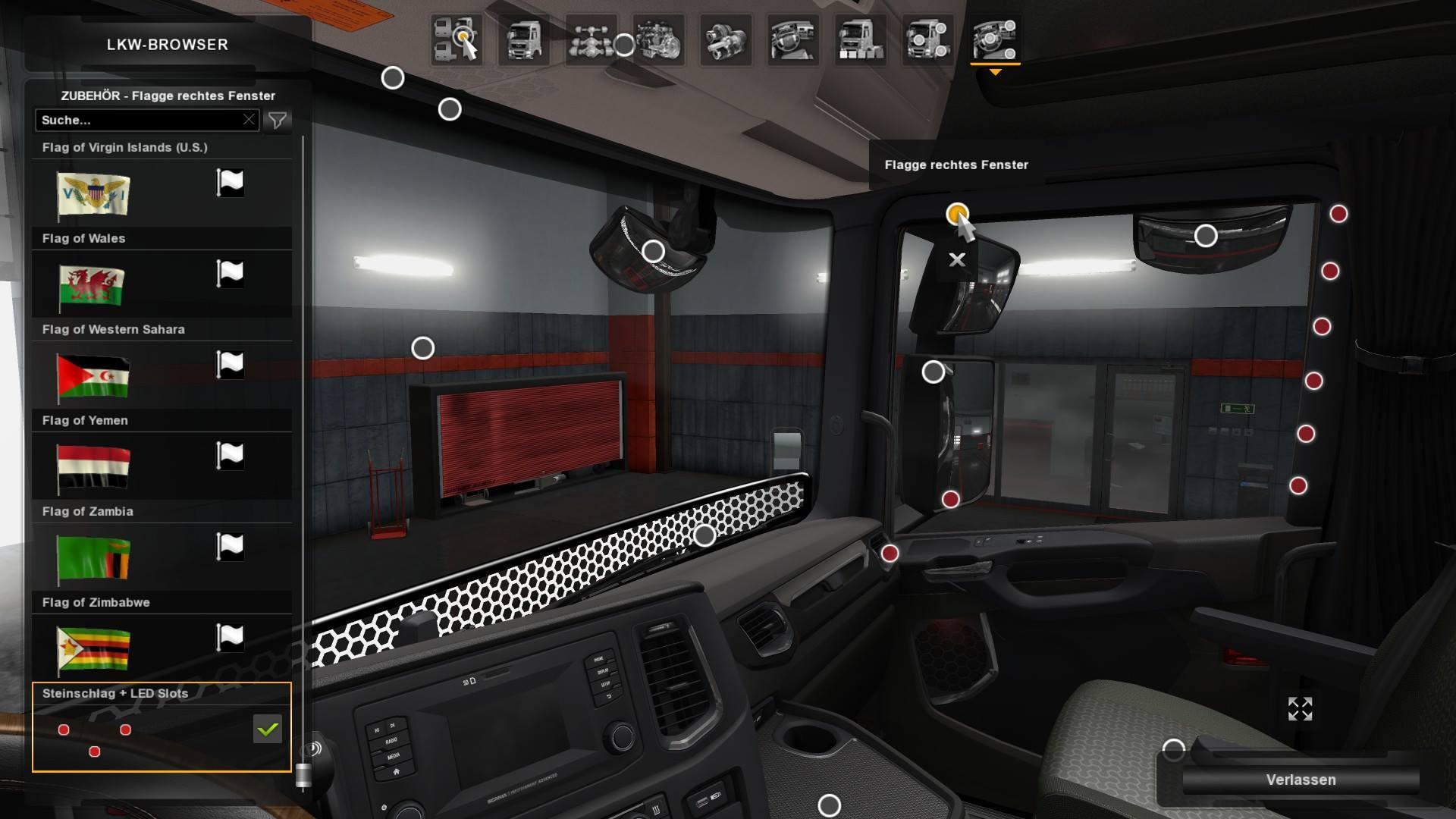Select the Steinschlag + LED Slots item
1456x819 pixels.
[x=162, y=728]
